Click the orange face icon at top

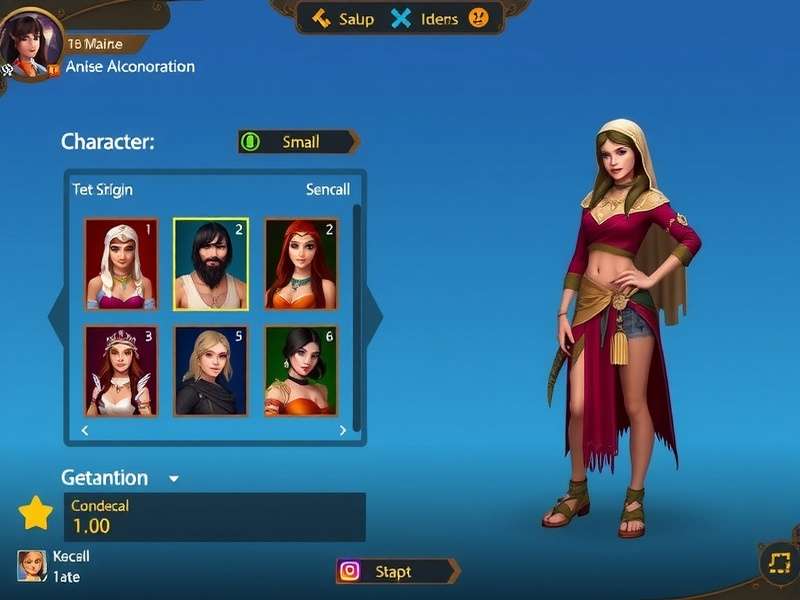click(x=479, y=18)
